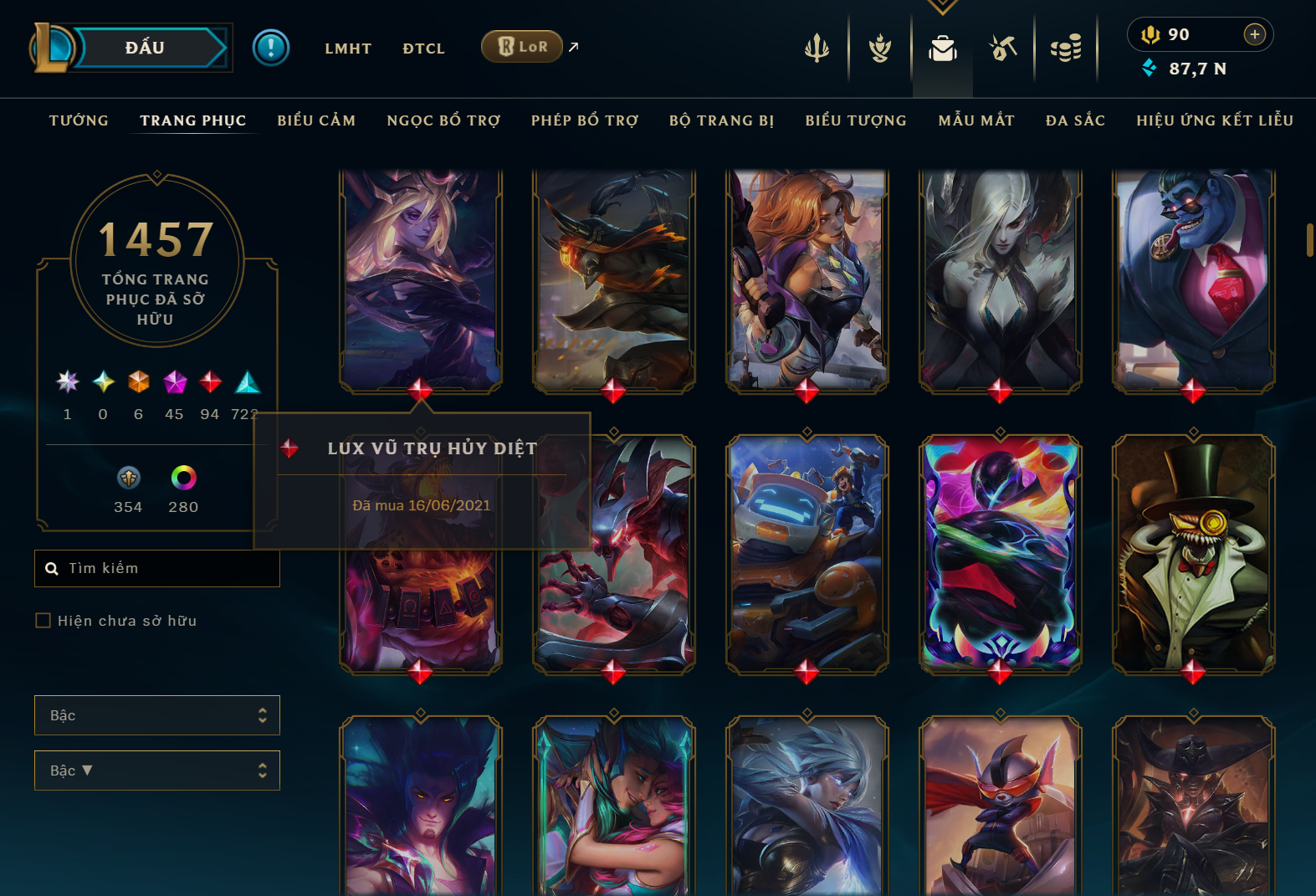The width and height of the screenshot is (1316, 896).
Task: Switch to the TƯỚNG tab
Action: (x=78, y=120)
